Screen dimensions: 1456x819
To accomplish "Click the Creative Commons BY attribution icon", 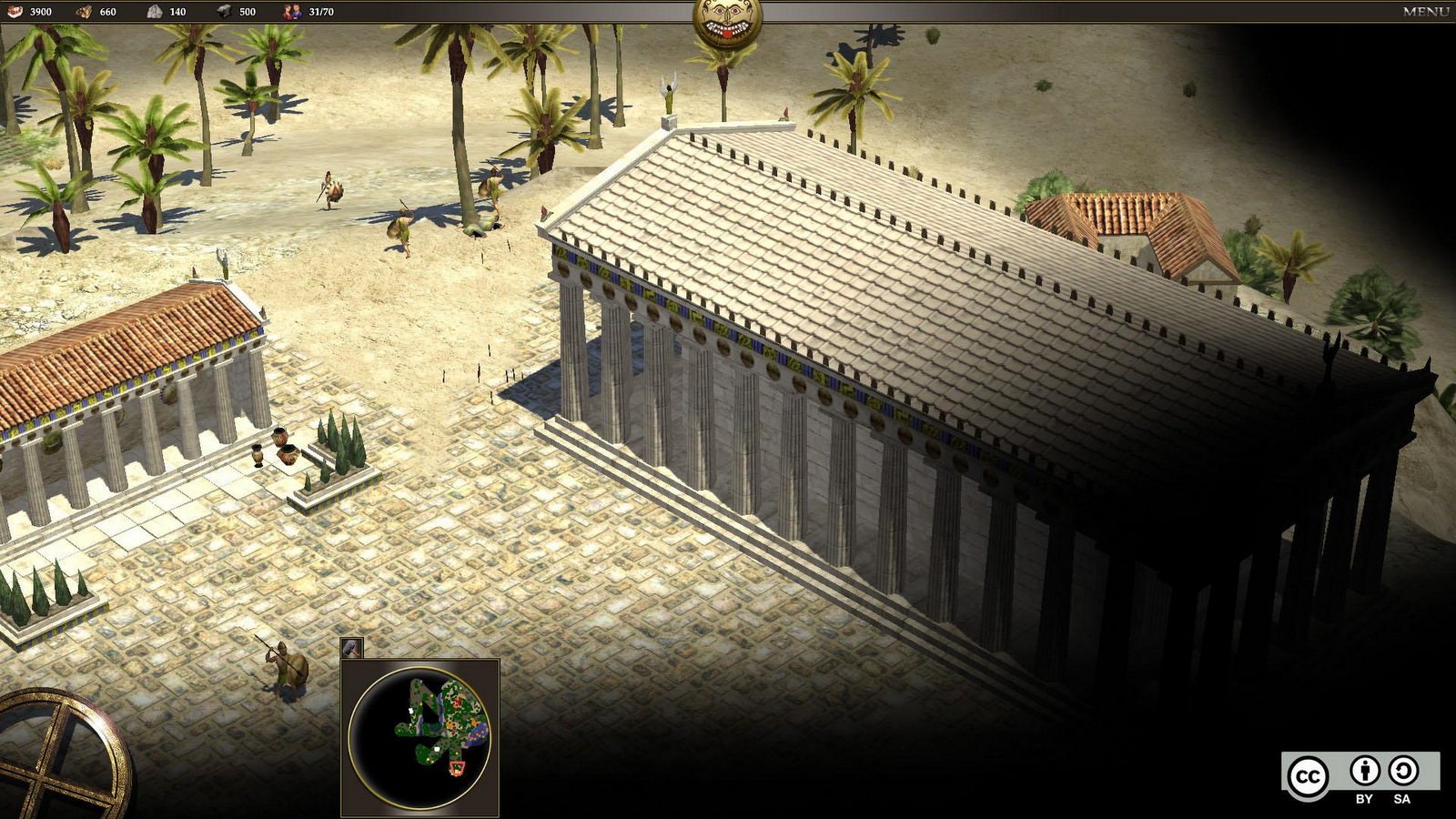I will pos(1364,770).
